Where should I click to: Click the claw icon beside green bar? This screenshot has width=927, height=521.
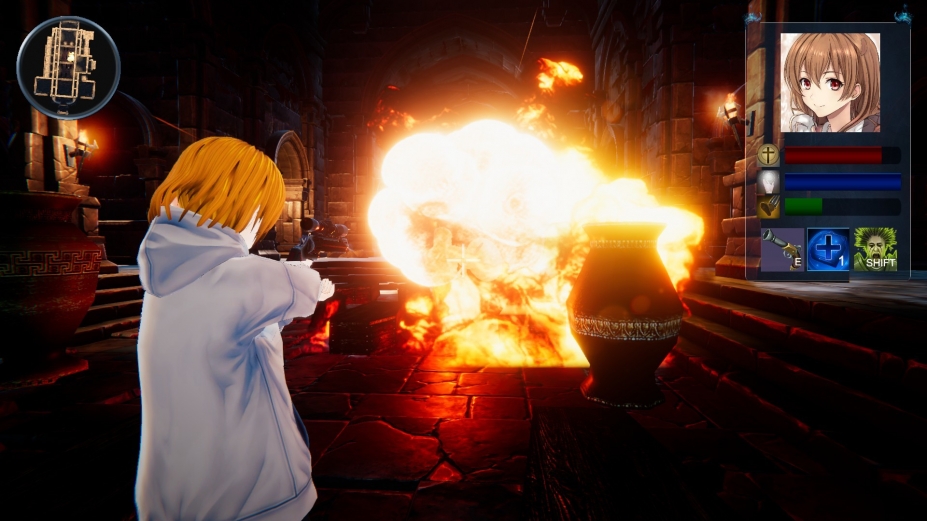pos(768,207)
